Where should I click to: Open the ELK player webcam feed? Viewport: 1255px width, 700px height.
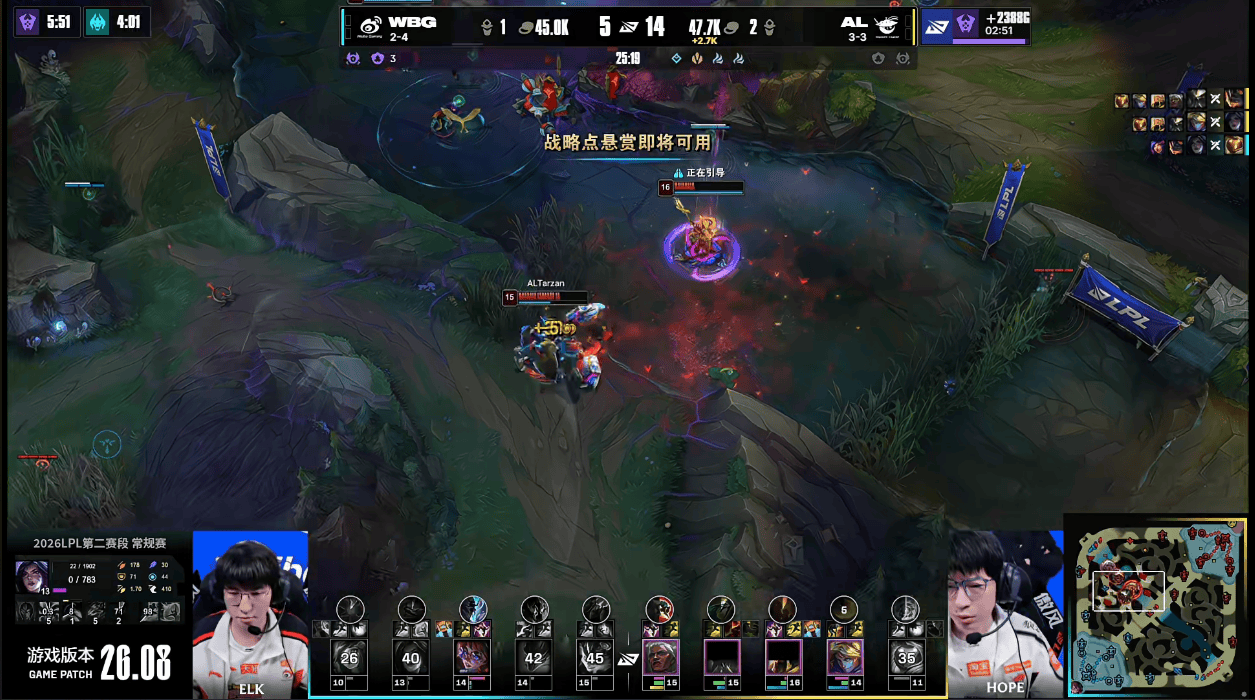tap(250, 612)
